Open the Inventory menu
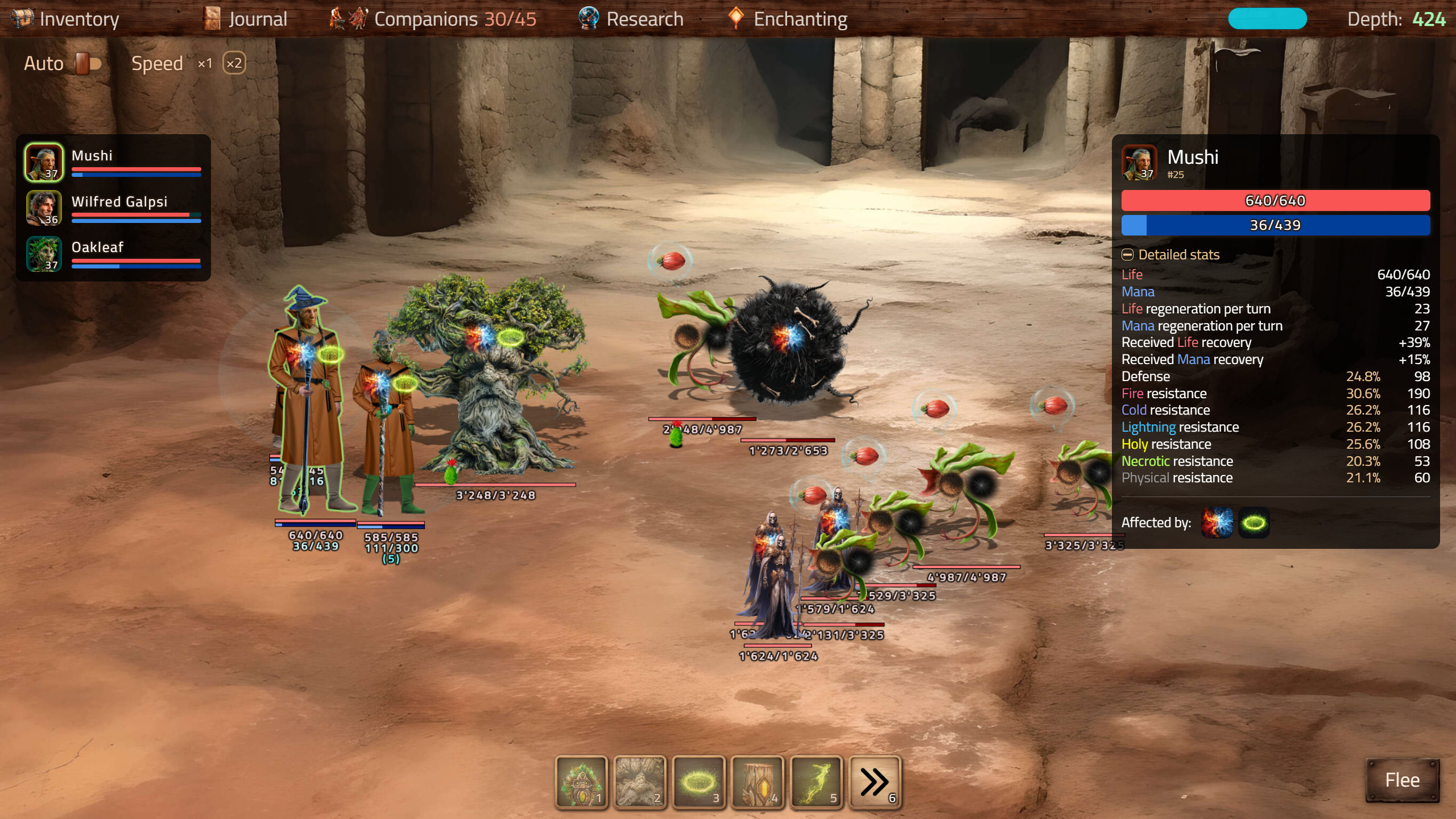 (65, 19)
